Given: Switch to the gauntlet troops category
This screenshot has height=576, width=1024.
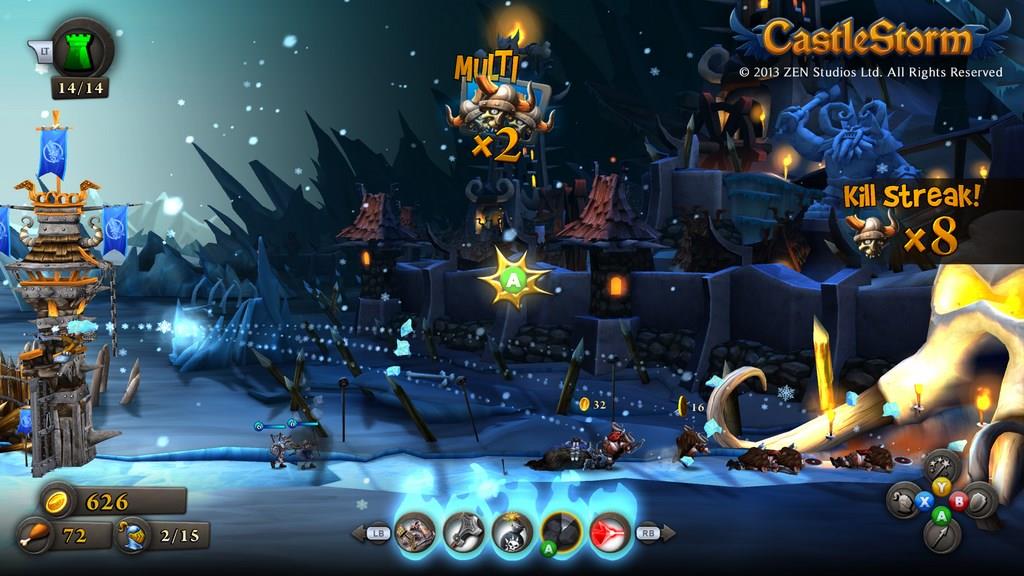Looking at the screenshot, I should pyautogui.click(x=903, y=499).
